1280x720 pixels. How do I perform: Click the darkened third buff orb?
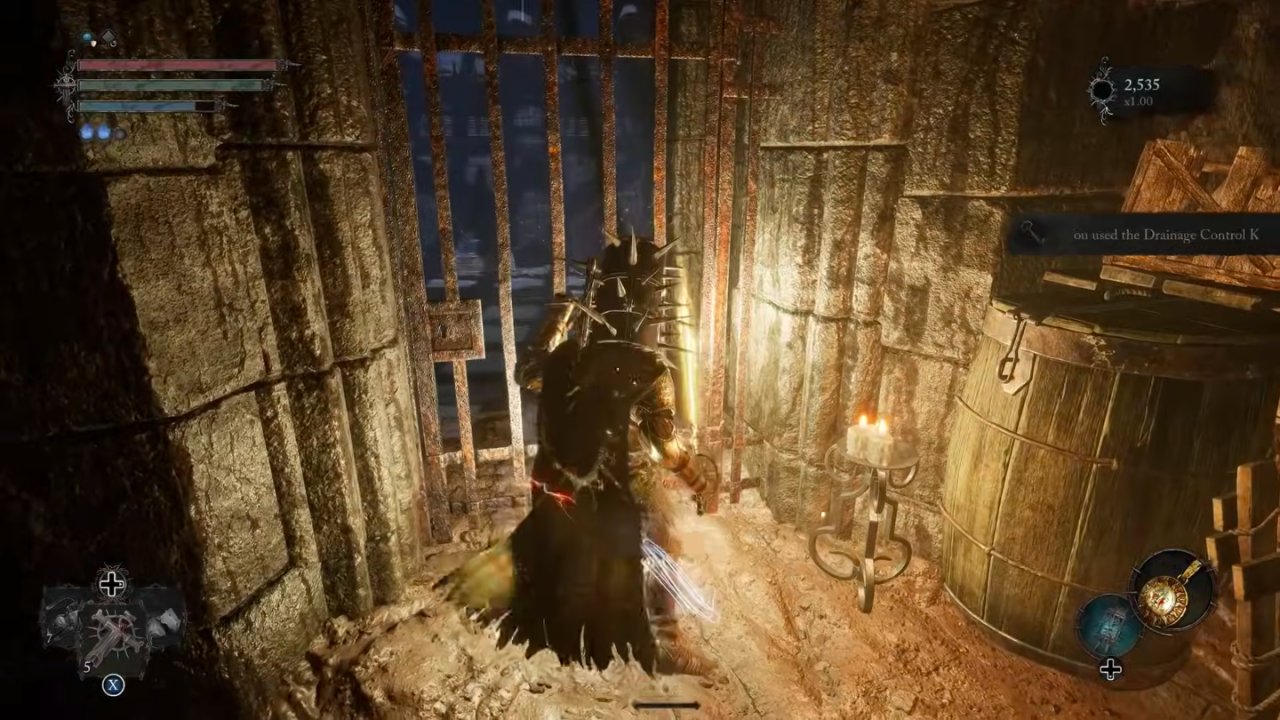coord(120,133)
